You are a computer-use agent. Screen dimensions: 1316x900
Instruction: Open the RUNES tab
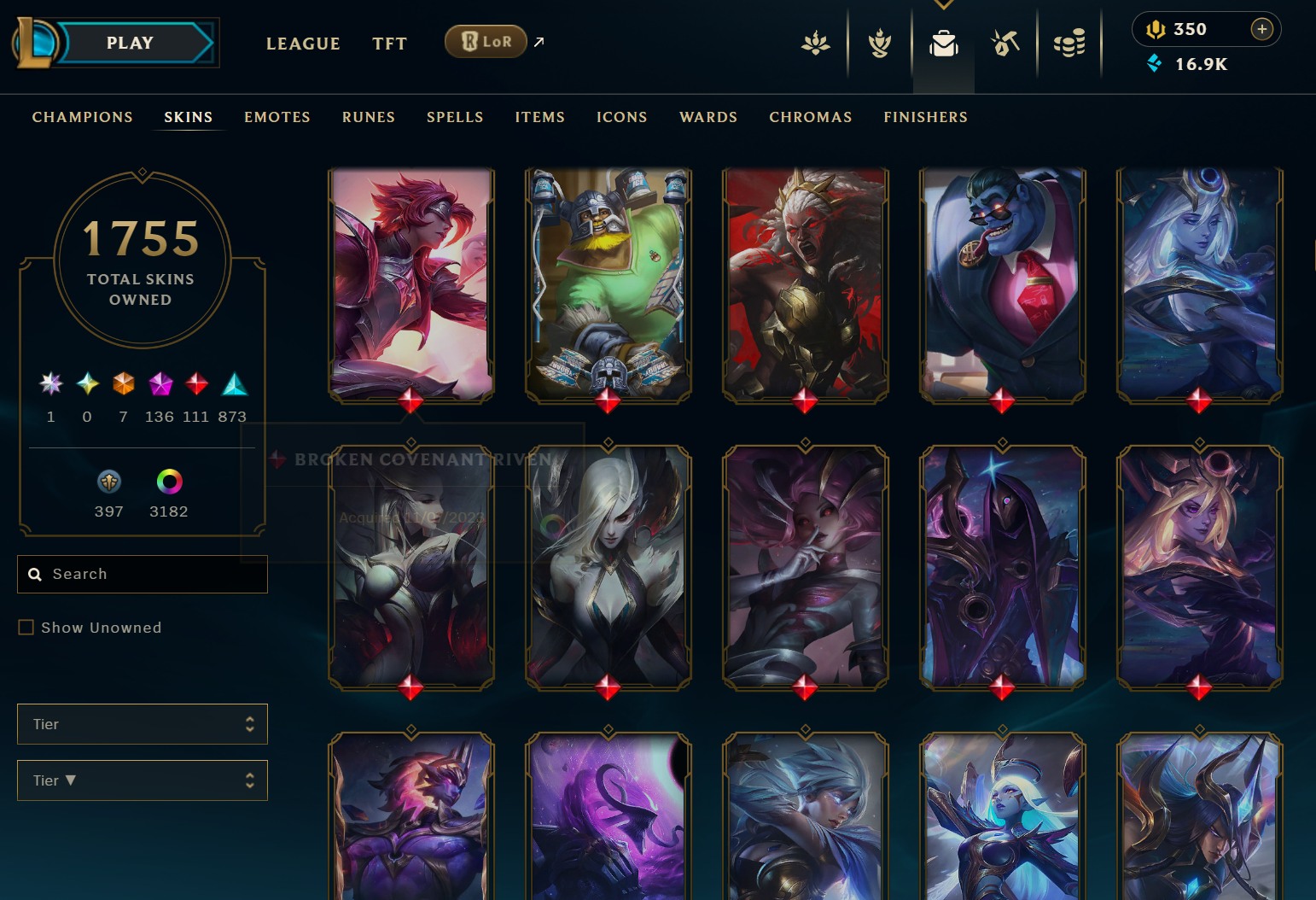pos(369,117)
